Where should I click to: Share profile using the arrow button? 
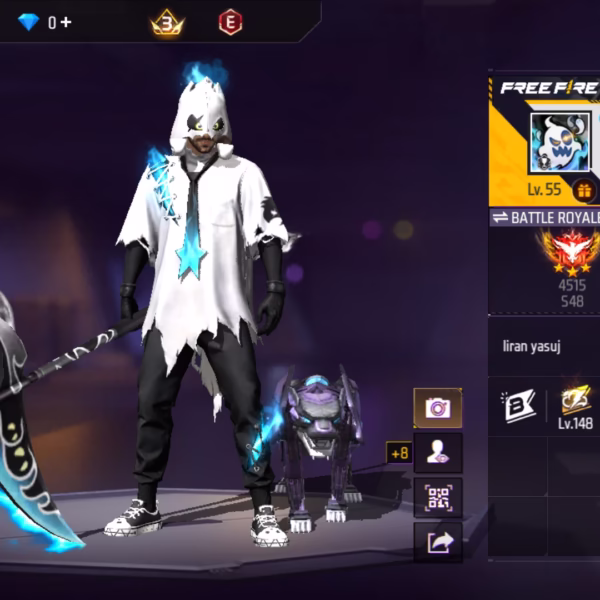437,542
